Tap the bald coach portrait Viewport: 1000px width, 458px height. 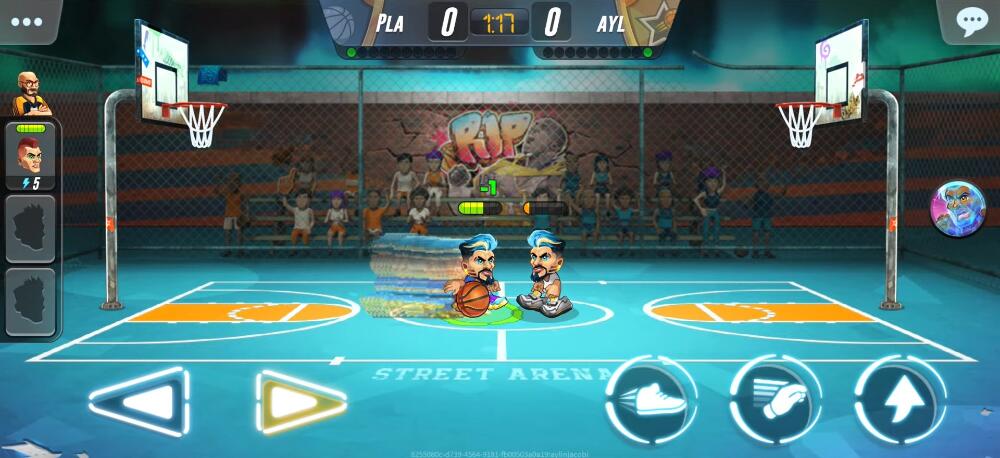pyautogui.click(x=32, y=94)
